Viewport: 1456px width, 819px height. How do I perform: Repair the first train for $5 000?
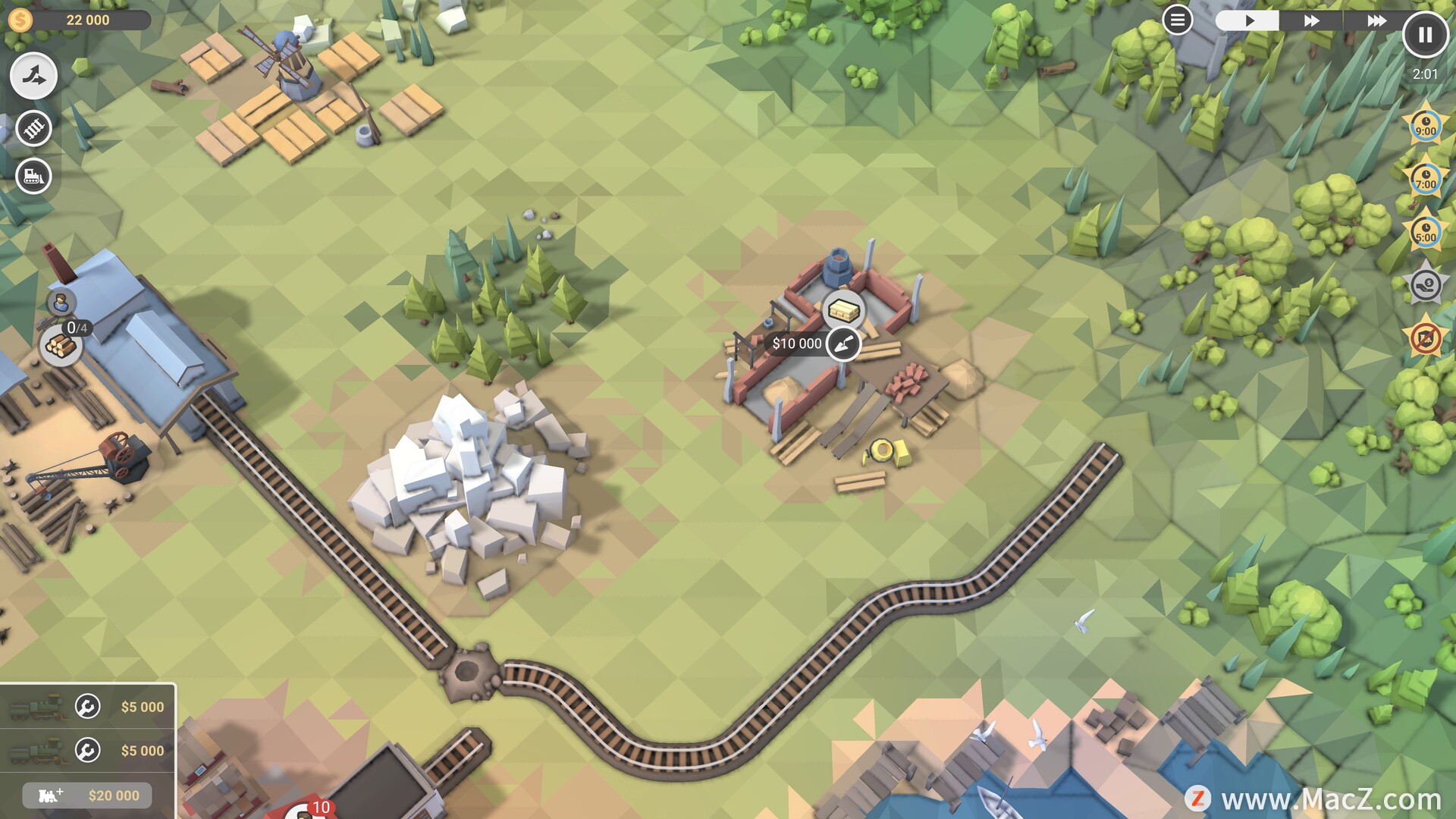pos(88,707)
